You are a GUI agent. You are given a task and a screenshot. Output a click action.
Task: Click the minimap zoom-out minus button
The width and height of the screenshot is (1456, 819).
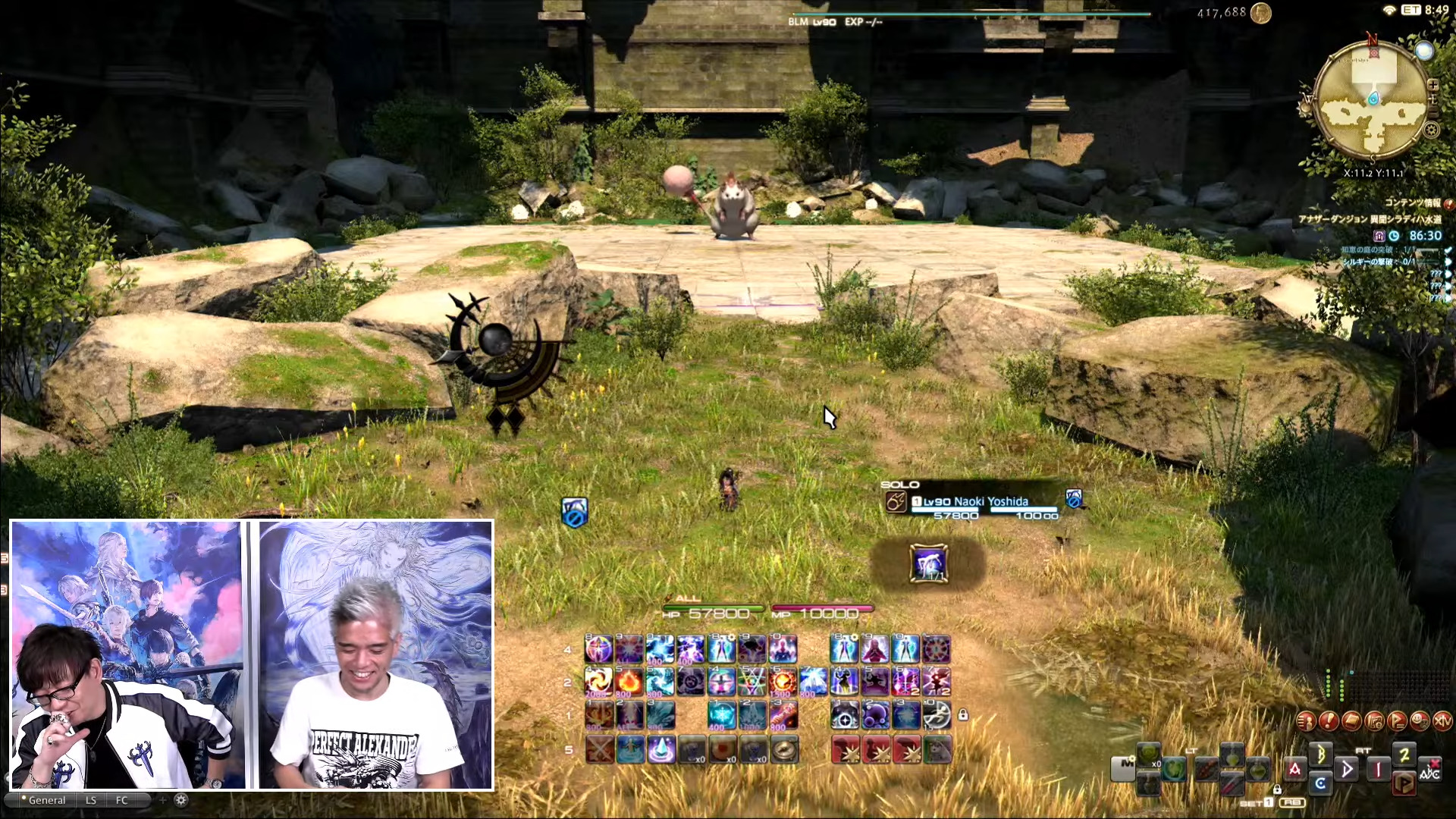pos(1433,111)
